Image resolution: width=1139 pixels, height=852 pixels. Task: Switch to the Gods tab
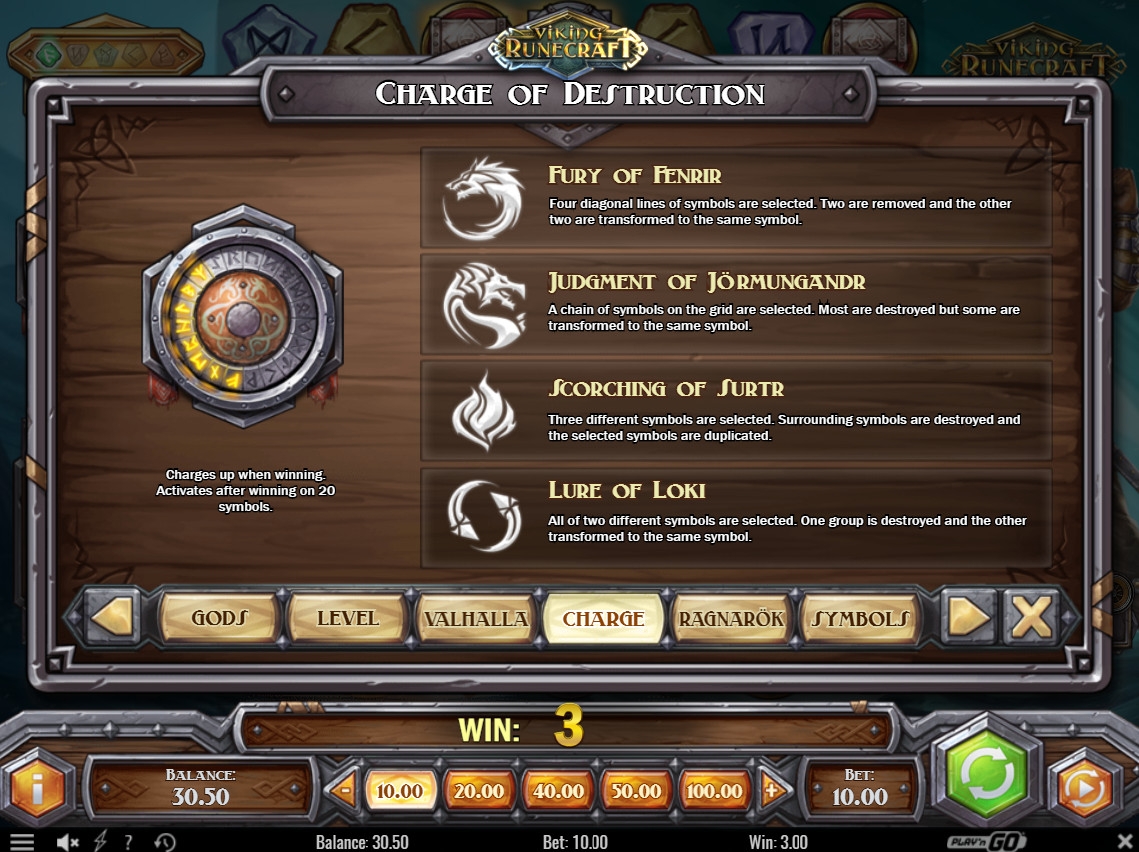[x=219, y=618]
